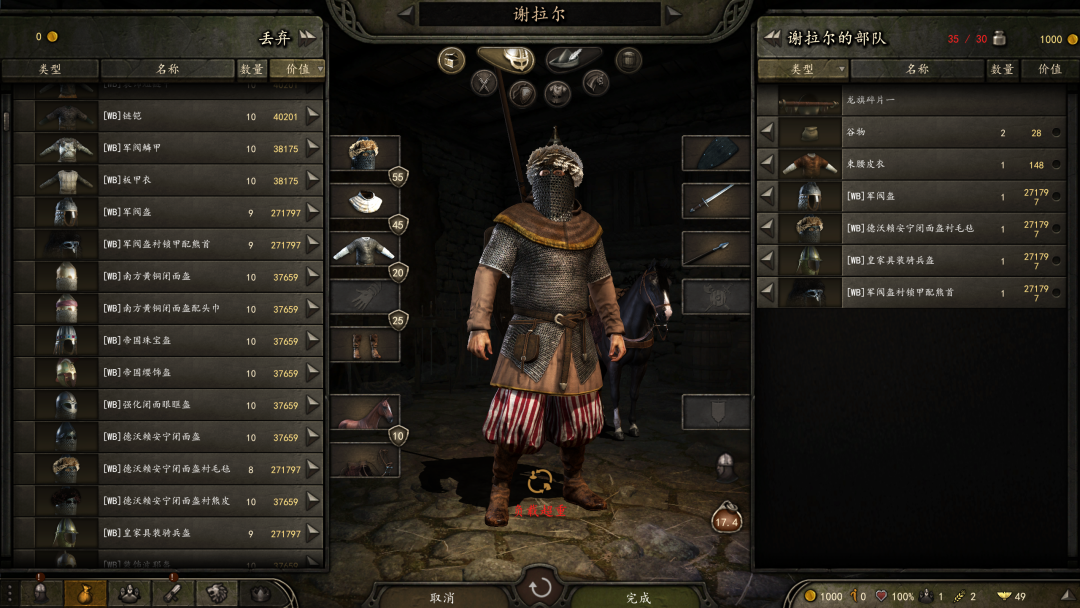The image size is (1080, 608).
Task: Sort the right list by 类型 column
Action: click(x=802, y=69)
